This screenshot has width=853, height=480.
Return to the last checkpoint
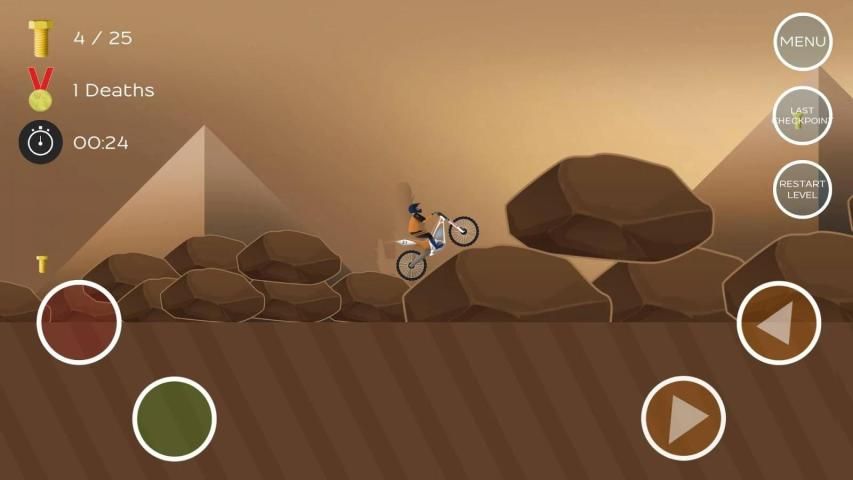click(x=802, y=116)
